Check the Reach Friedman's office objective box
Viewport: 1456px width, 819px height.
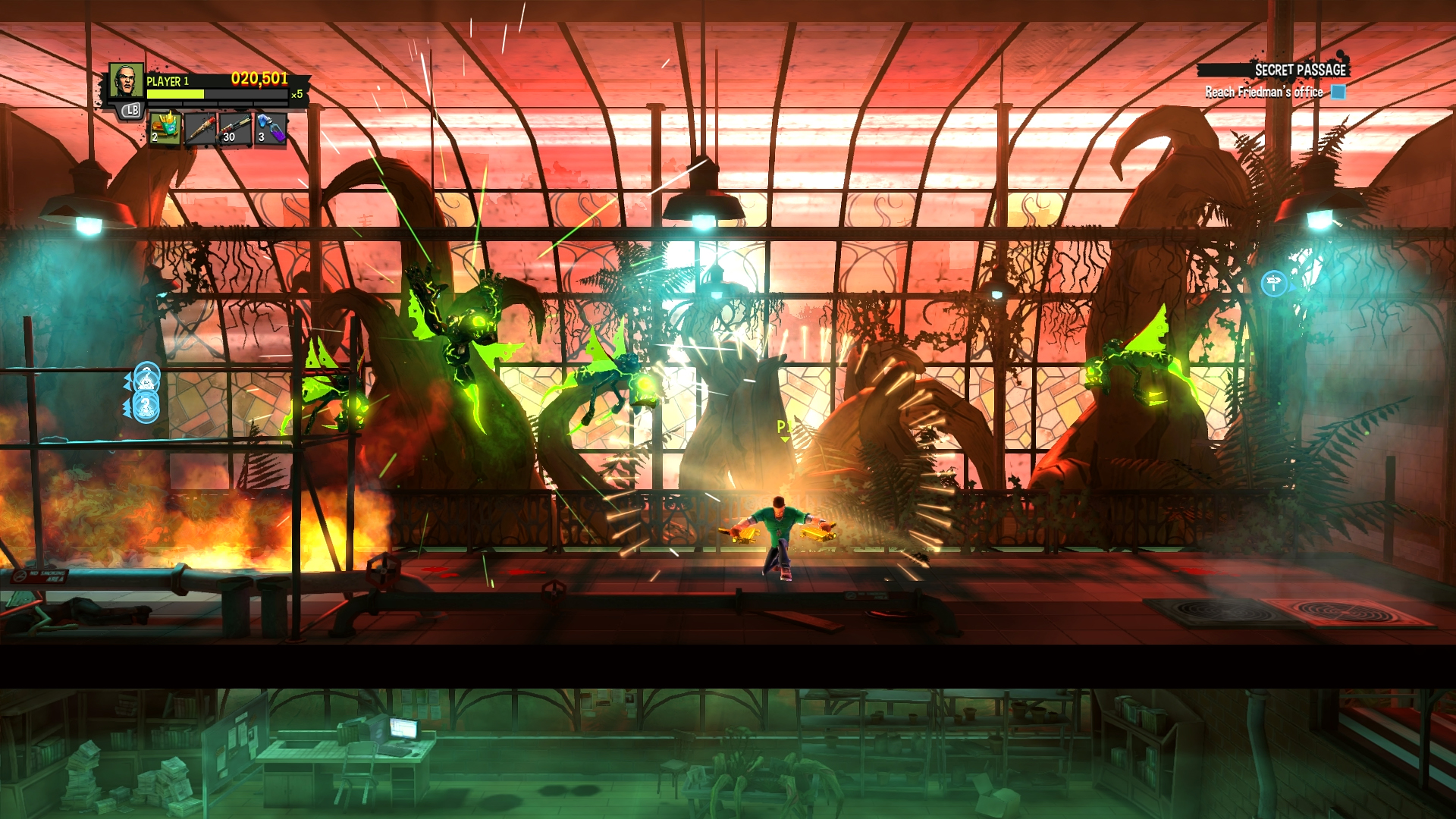point(1337,93)
